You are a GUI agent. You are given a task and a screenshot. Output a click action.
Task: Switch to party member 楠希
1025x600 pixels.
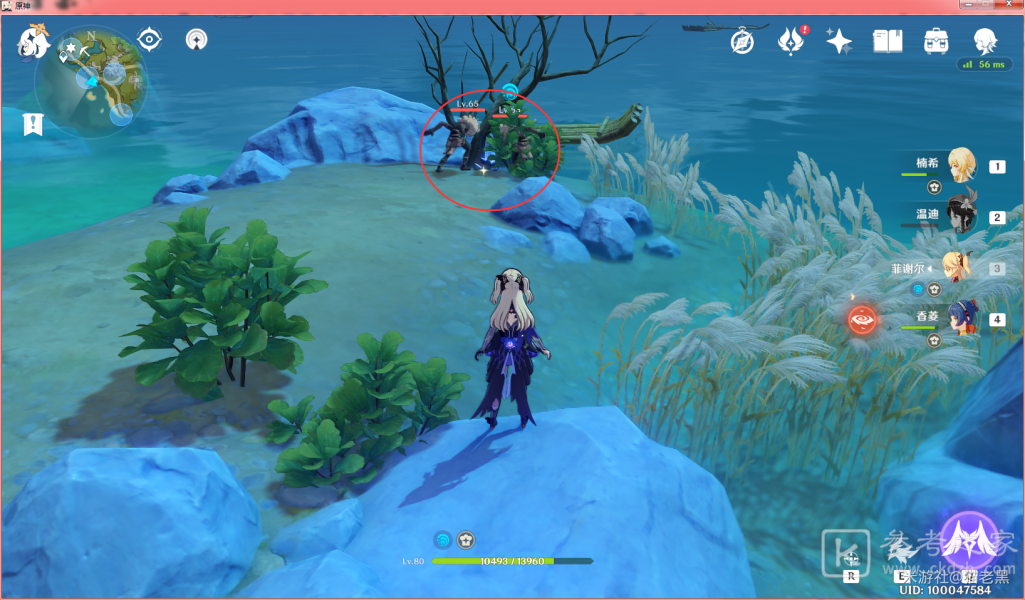coord(962,165)
